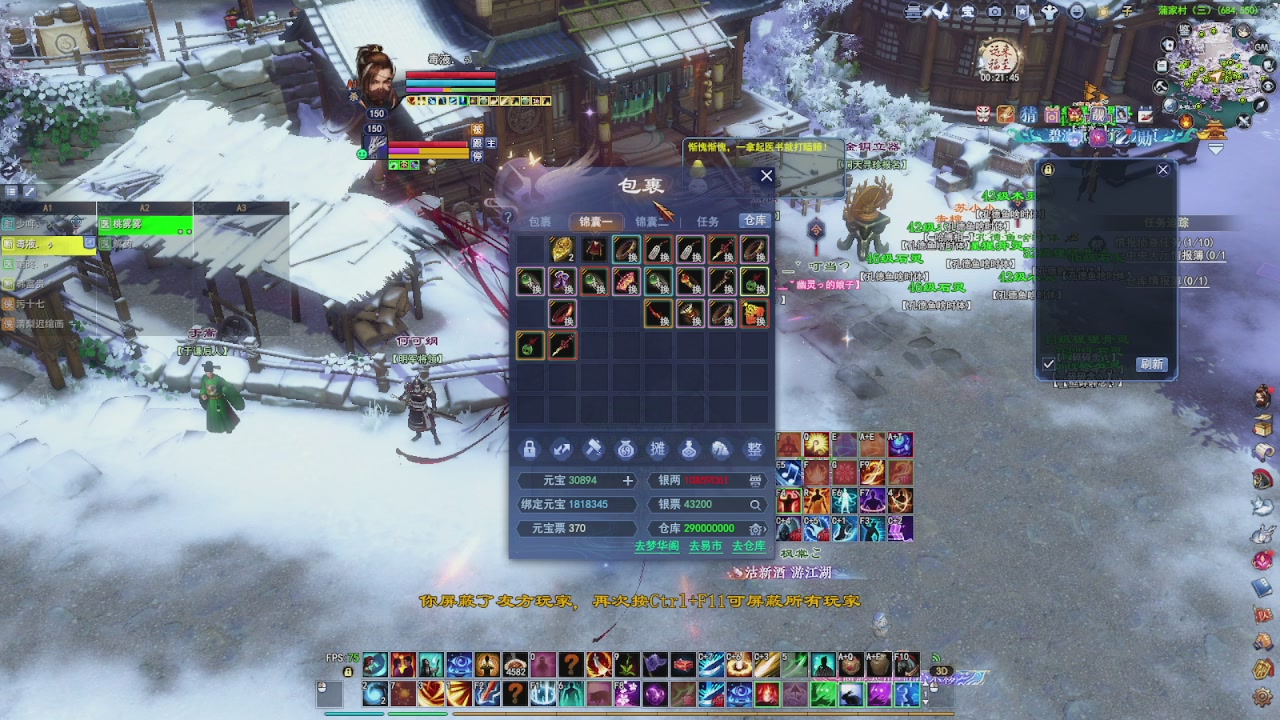The width and height of the screenshot is (1280, 720).
Task: Close the 包裹 inventory window
Action: [766, 176]
